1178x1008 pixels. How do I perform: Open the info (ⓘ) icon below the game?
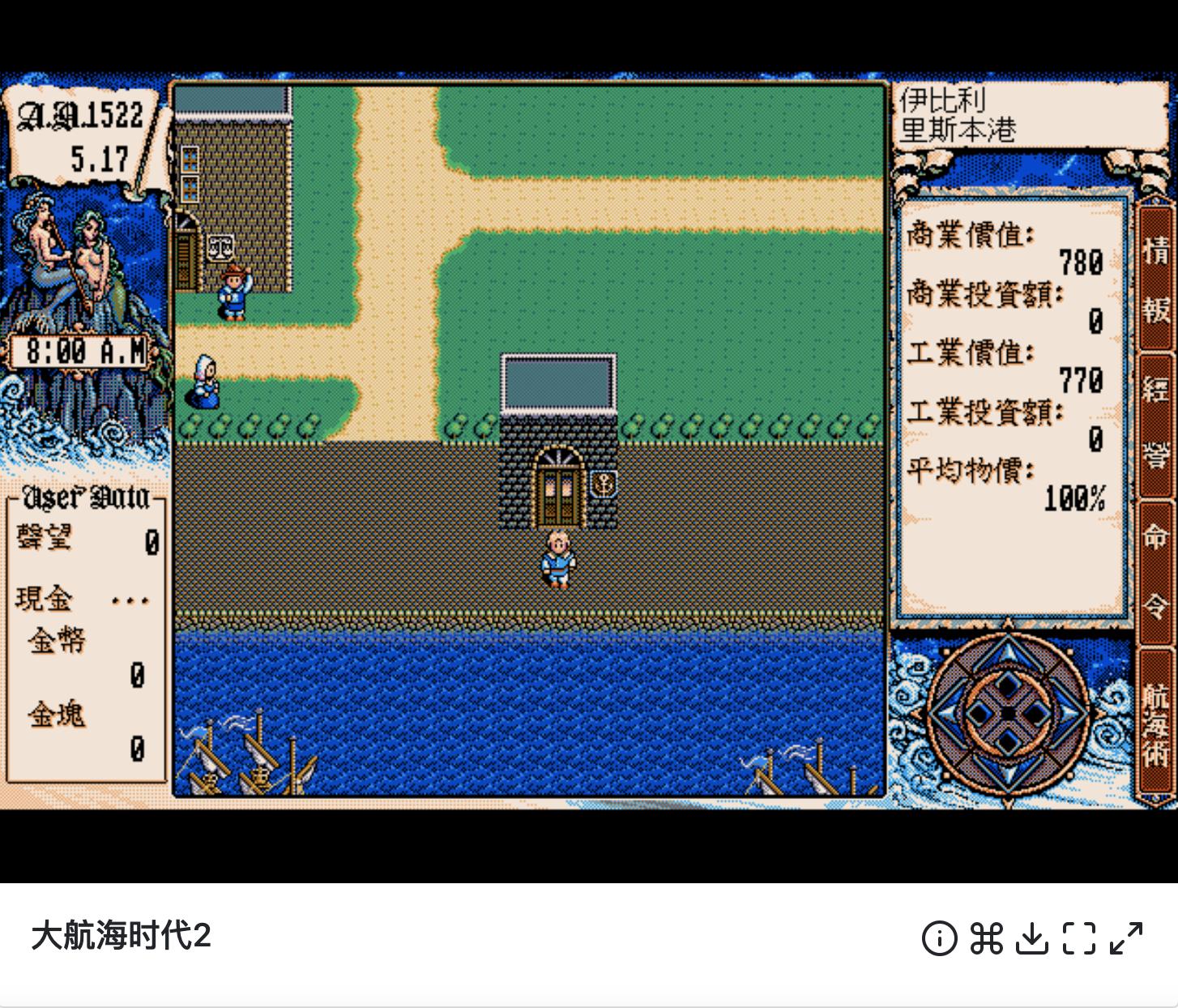click(939, 938)
